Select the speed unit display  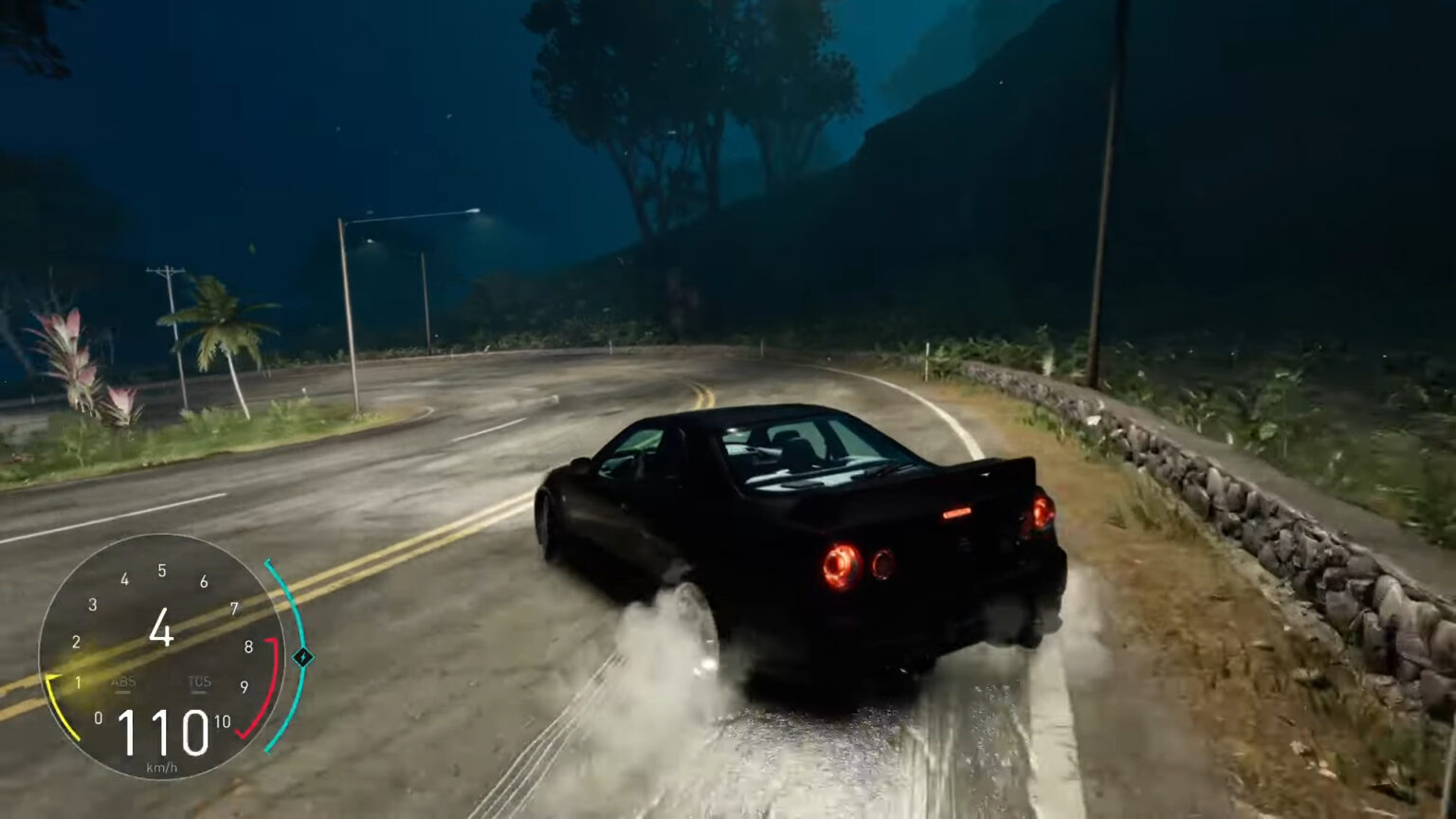pyautogui.click(x=164, y=766)
